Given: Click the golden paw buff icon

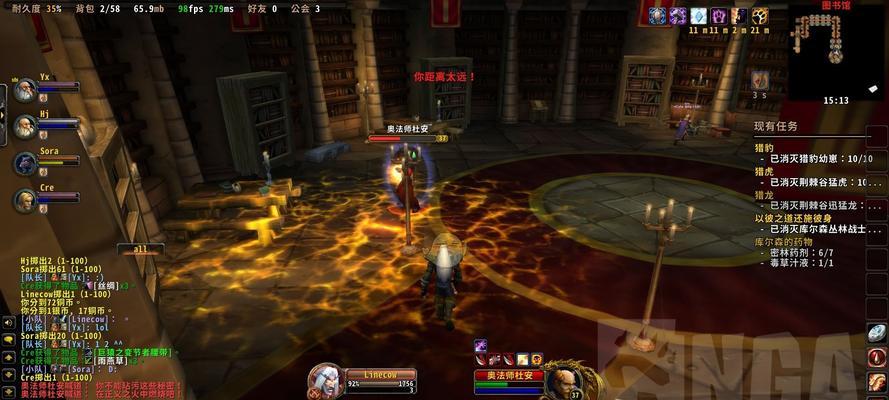Looking at the screenshot, I should pyautogui.click(x=760, y=16).
